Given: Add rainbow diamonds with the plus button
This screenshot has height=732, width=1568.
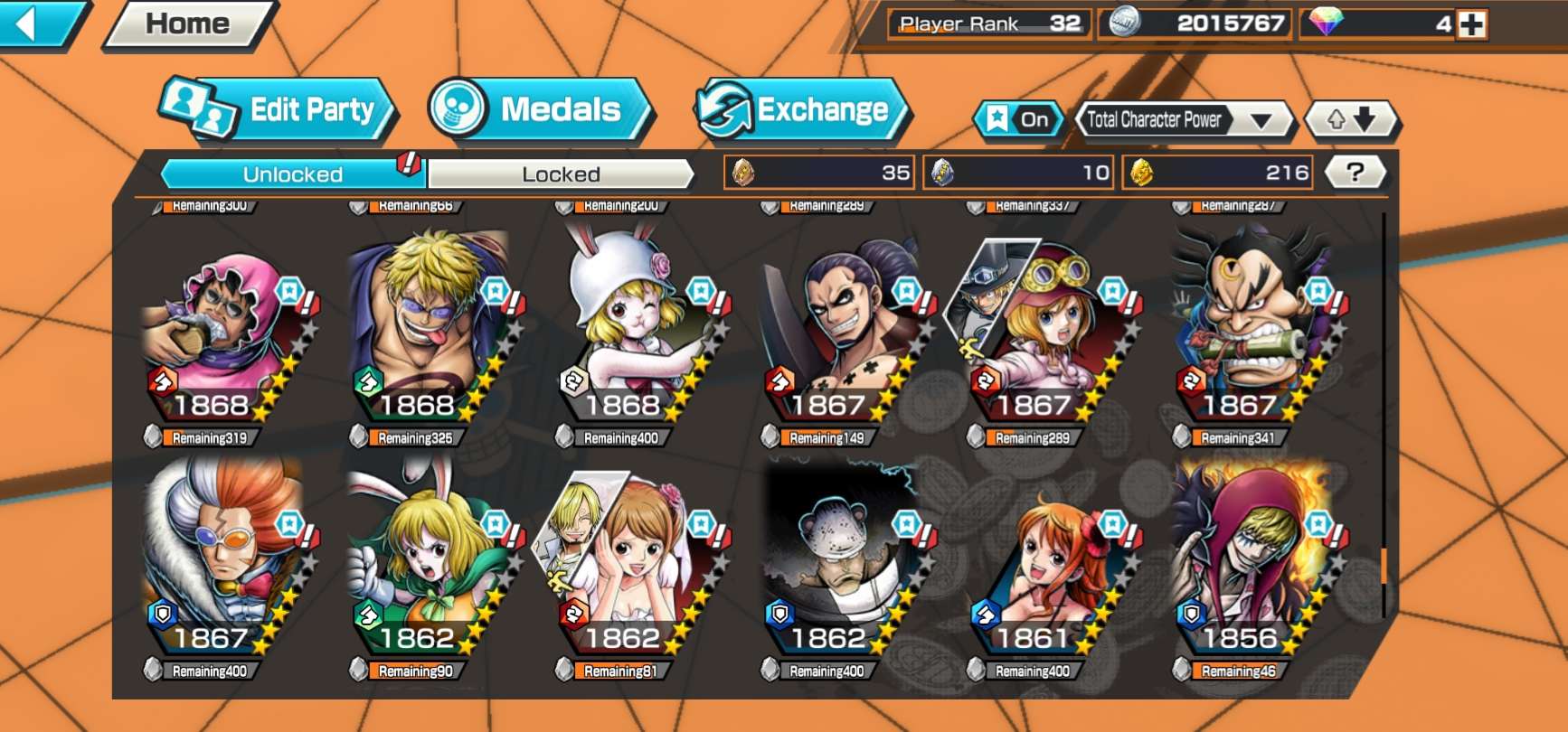Looking at the screenshot, I should pyautogui.click(x=1472, y=24).
